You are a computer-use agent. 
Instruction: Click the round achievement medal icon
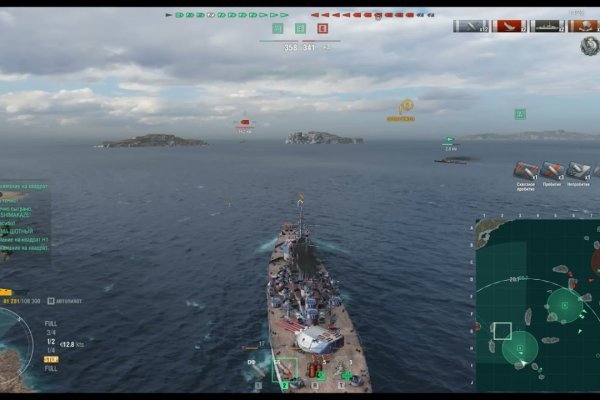[x=588, y=46]
